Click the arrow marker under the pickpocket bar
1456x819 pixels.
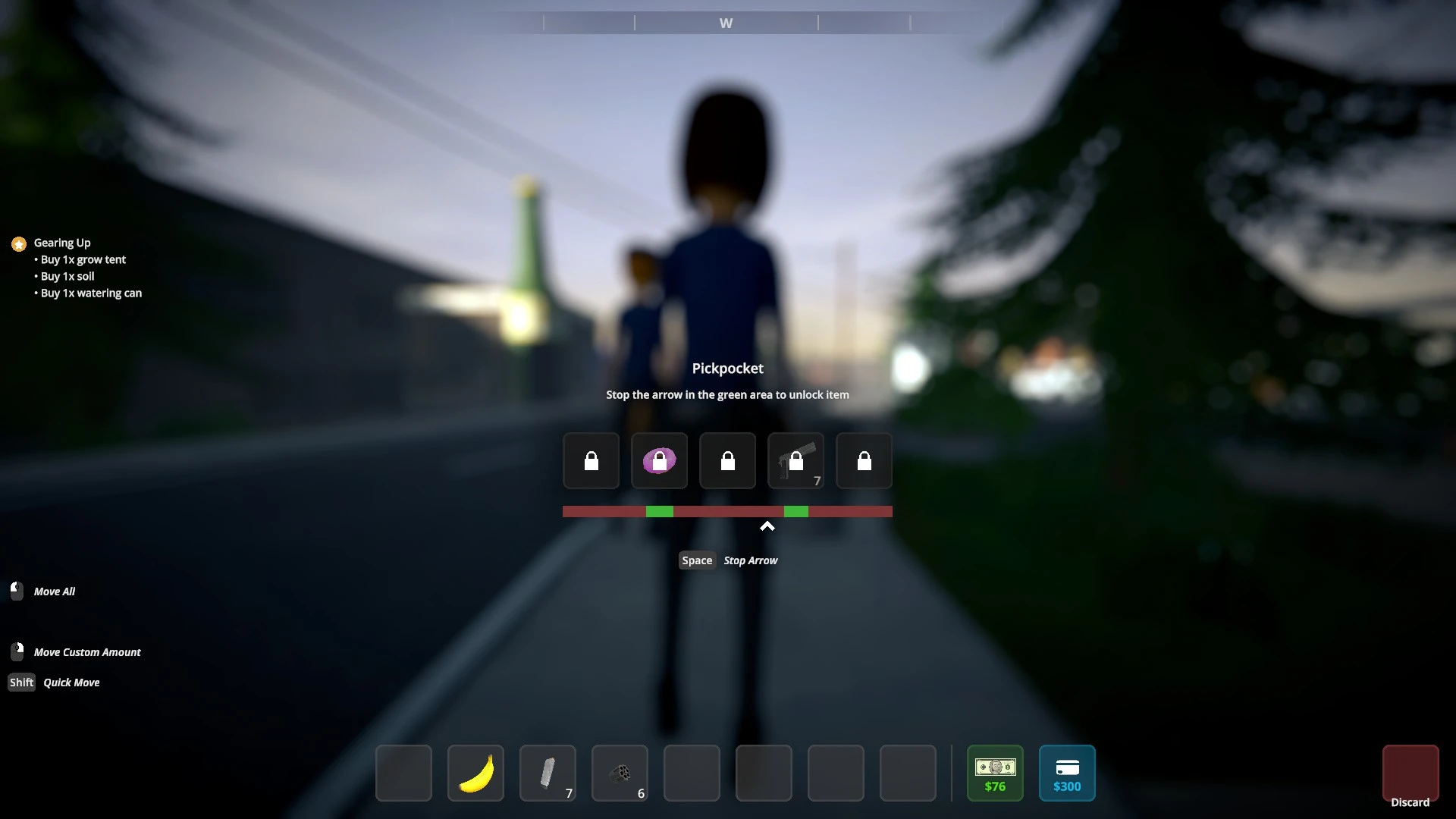tap(767, 526)
